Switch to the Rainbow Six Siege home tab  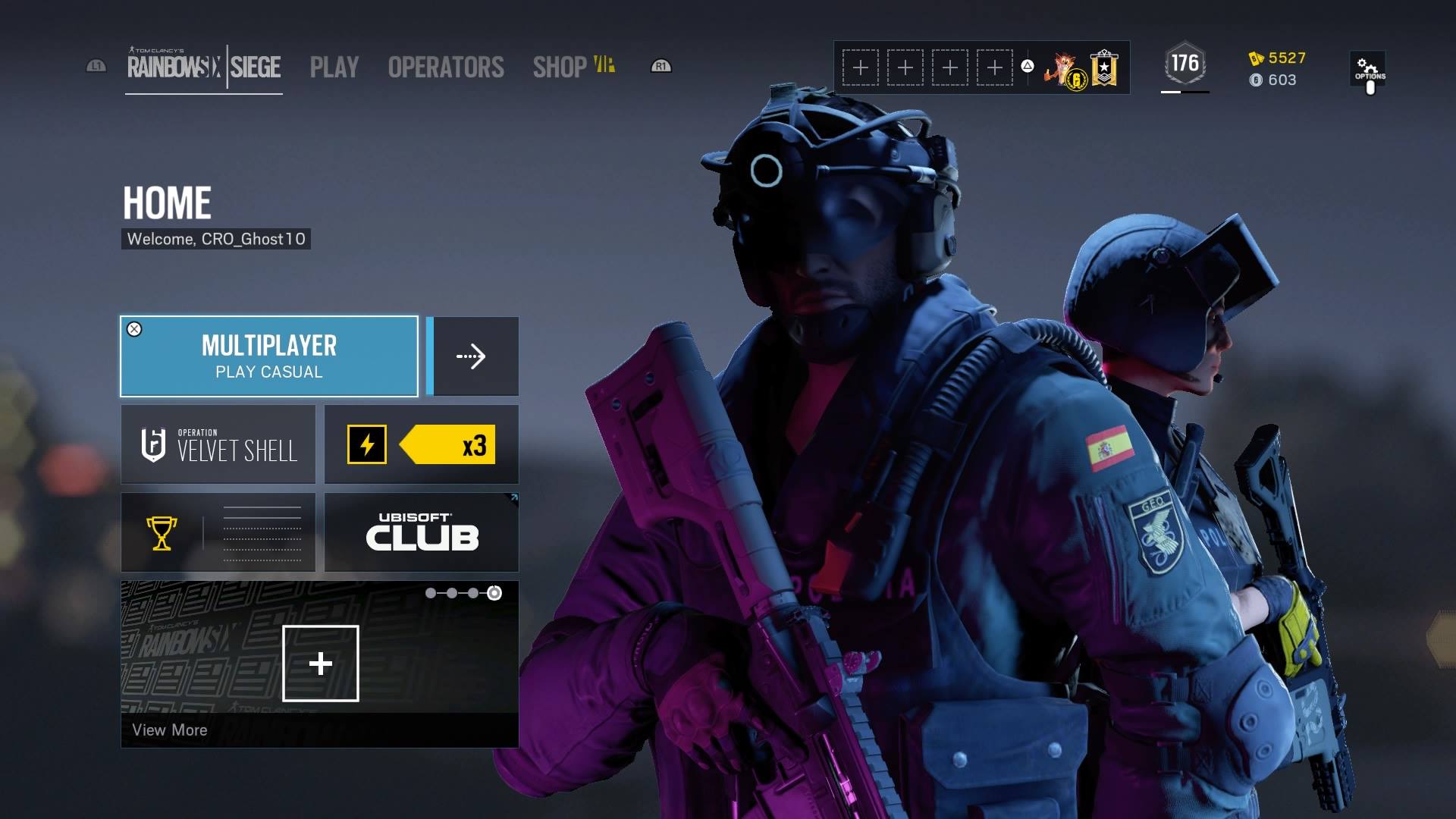click(x=204, y=67)
